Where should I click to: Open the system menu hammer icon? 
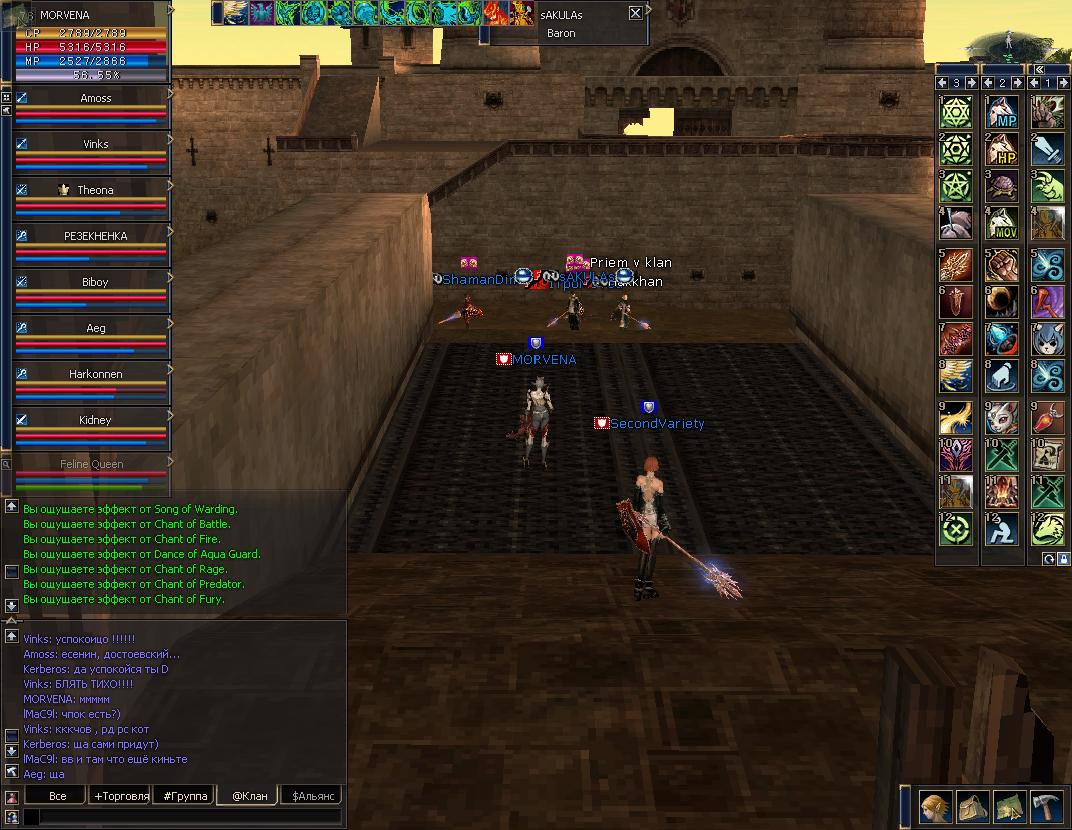(1046, 806)
